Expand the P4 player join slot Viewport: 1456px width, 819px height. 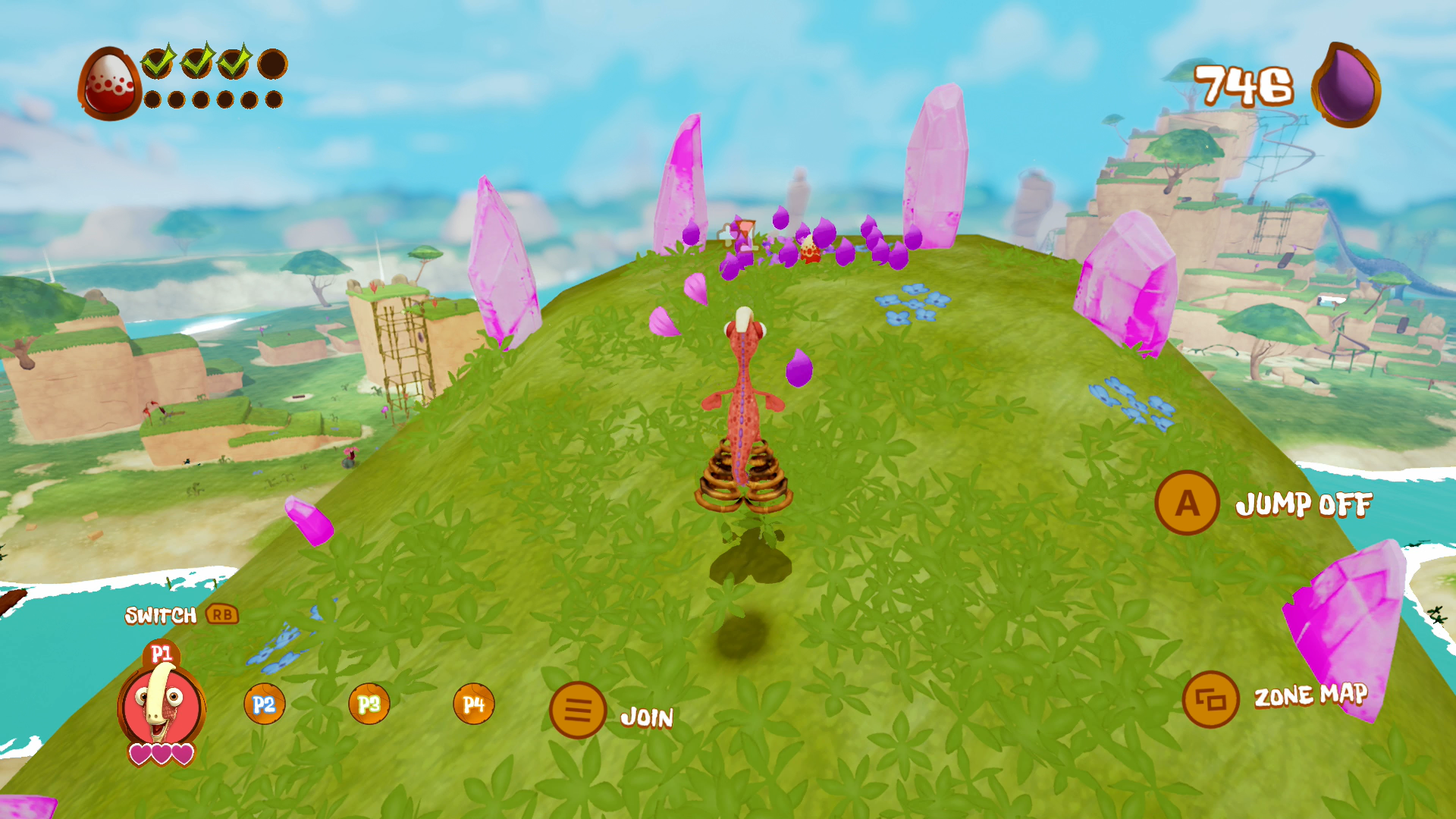point(474,704)
